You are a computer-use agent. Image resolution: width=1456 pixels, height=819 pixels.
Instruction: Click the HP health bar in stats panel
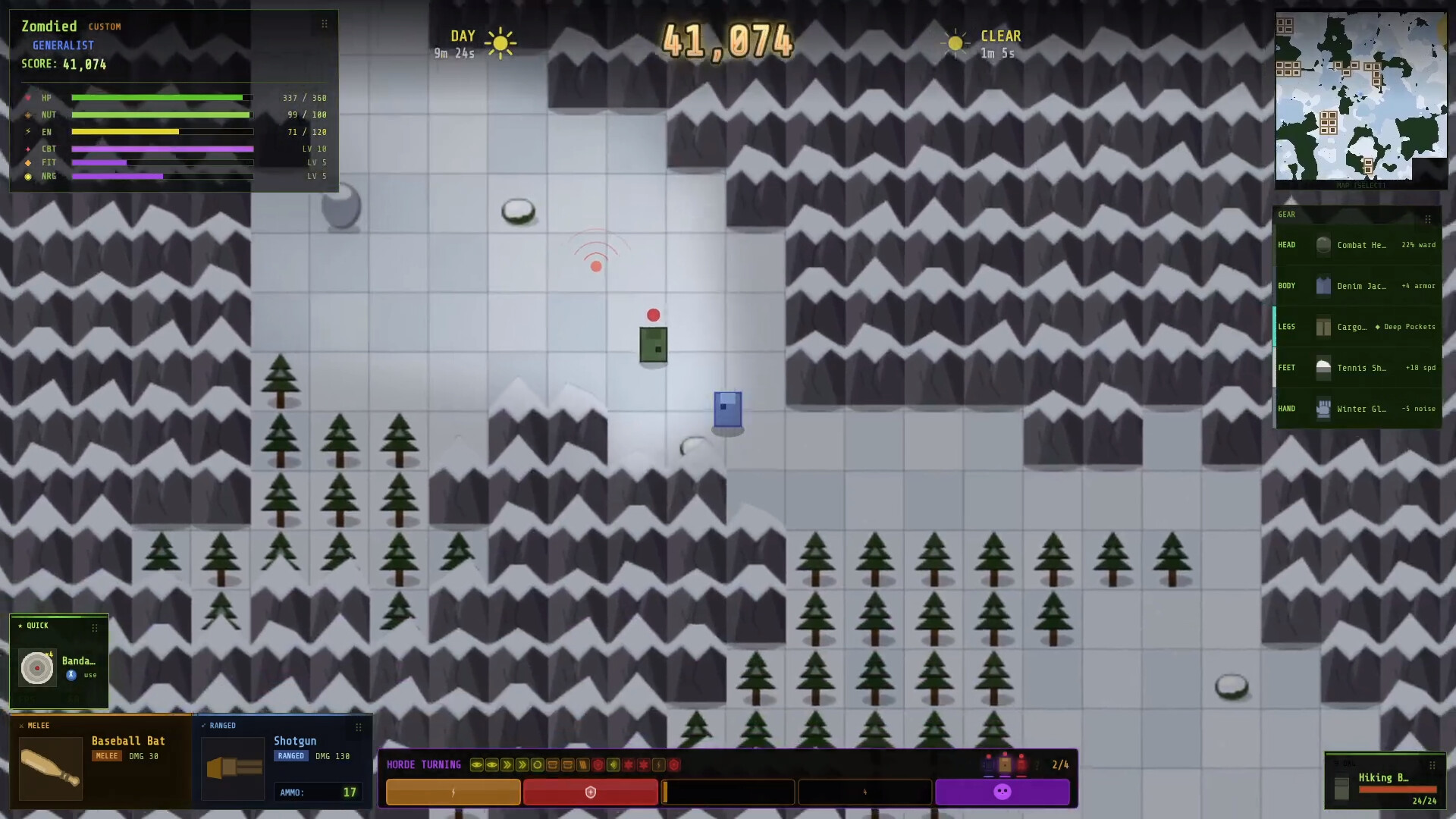pos(161,97)
